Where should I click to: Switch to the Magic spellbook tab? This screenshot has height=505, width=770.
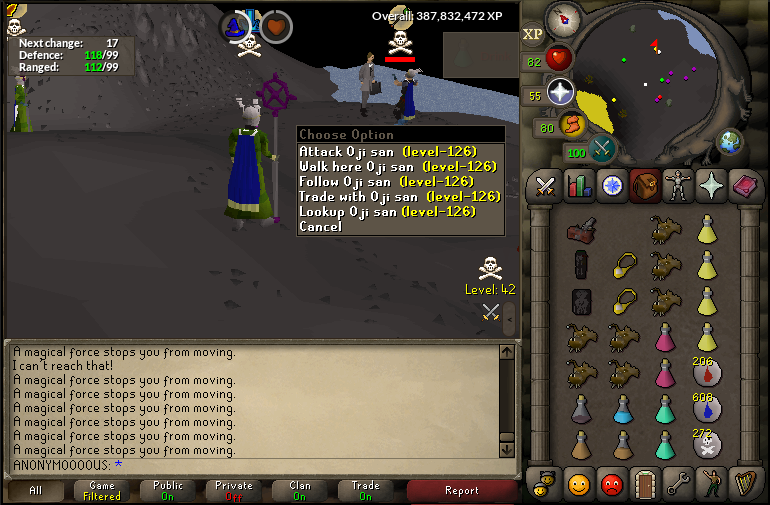coord(743,186)
